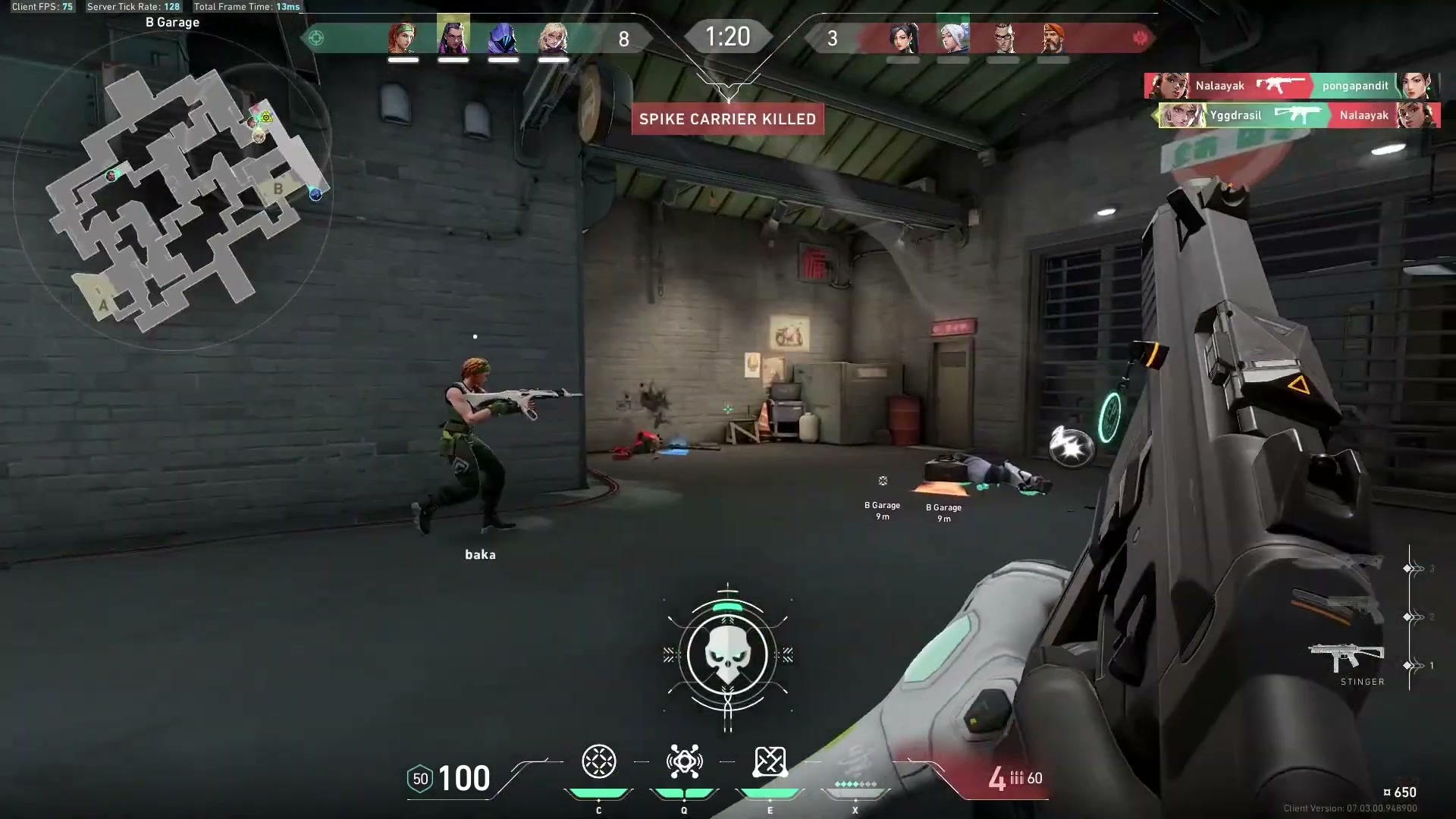Screen dimensions: 1456x819
Task: Select the white-haired Jett portrait
Action: pyautogui.click(x=952, y=36)
